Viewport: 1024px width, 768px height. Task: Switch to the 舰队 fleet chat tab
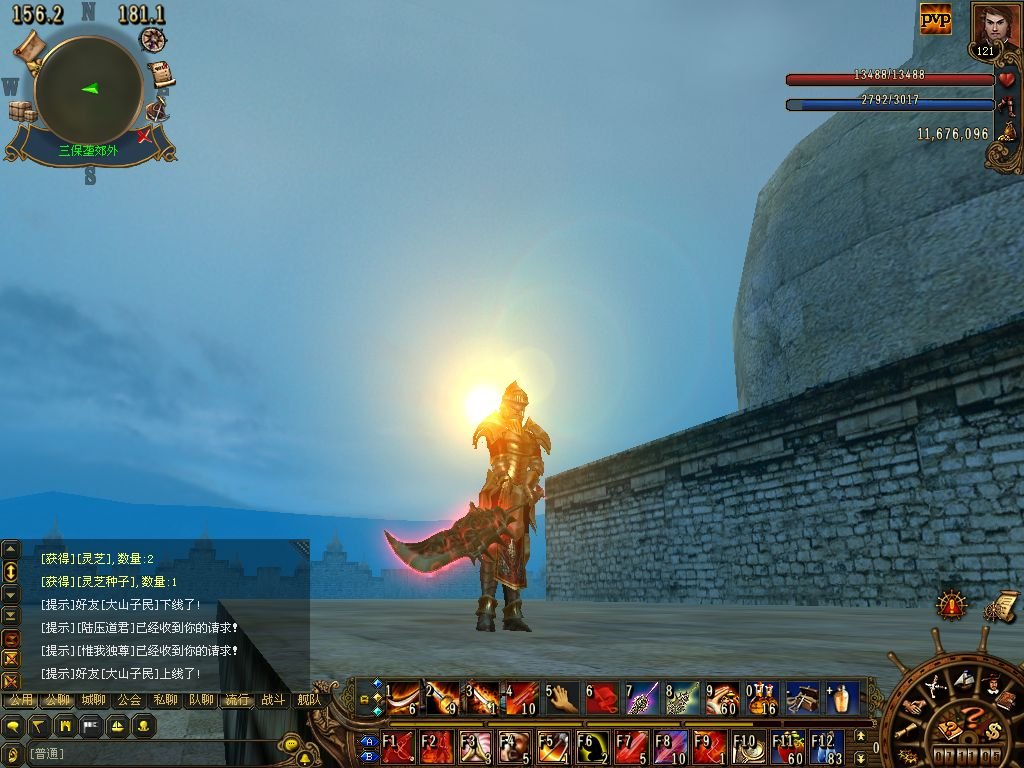tap(307, 700)
